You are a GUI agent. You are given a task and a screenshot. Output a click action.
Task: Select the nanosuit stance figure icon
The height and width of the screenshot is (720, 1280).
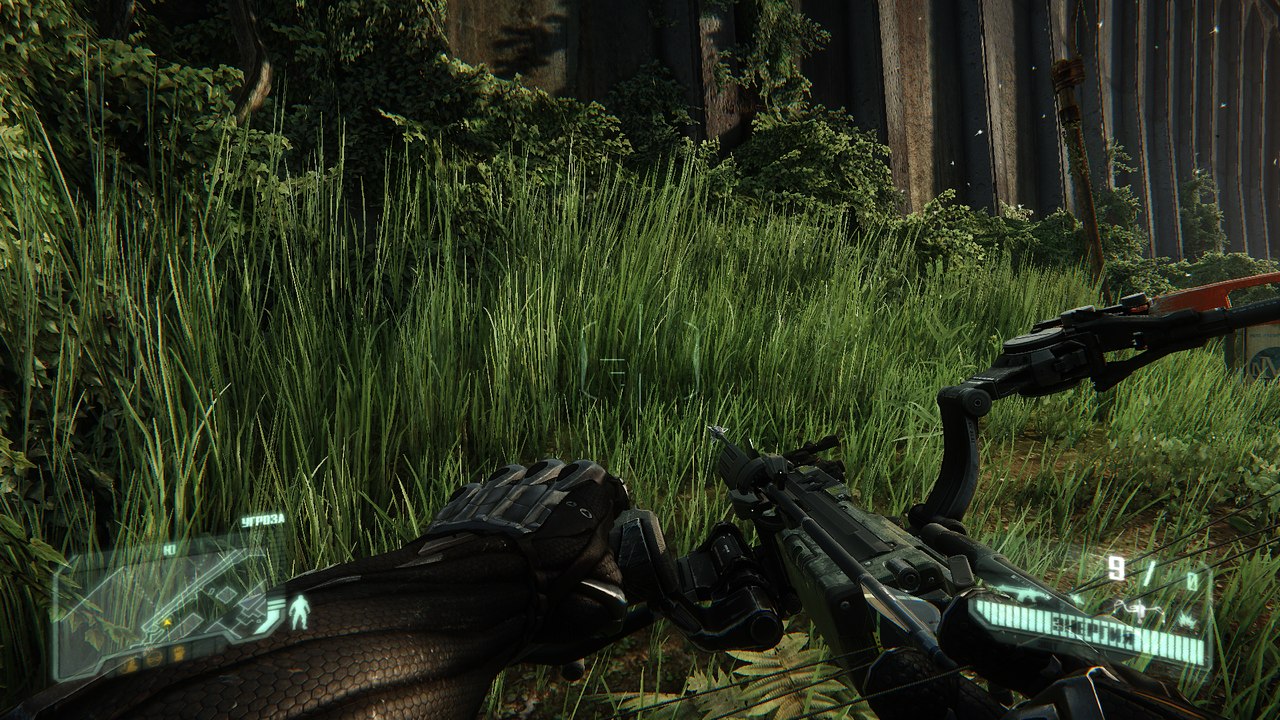[298, 611]
